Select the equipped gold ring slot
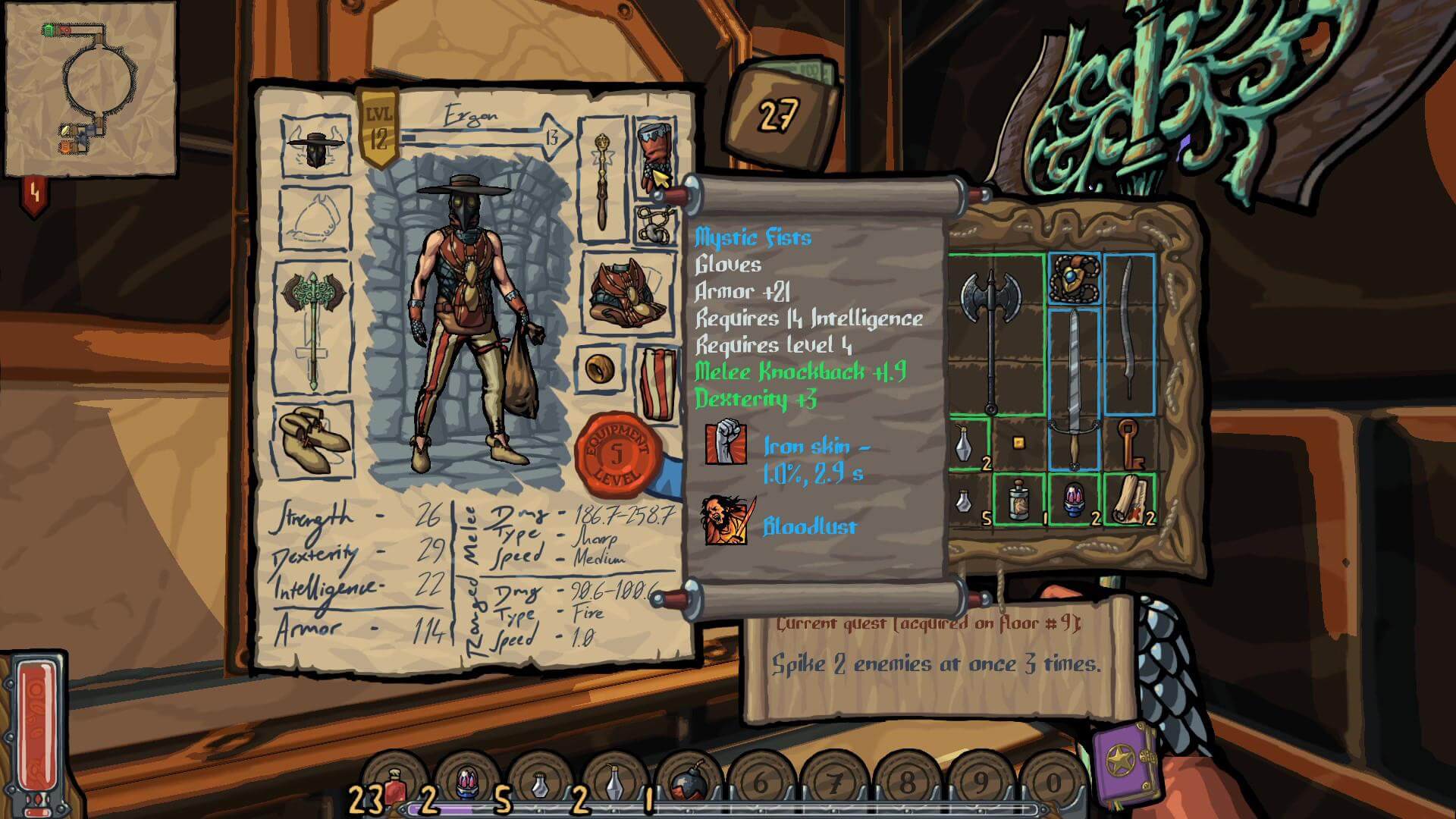Screen dimensions: 1456x819 click(601, 369)
